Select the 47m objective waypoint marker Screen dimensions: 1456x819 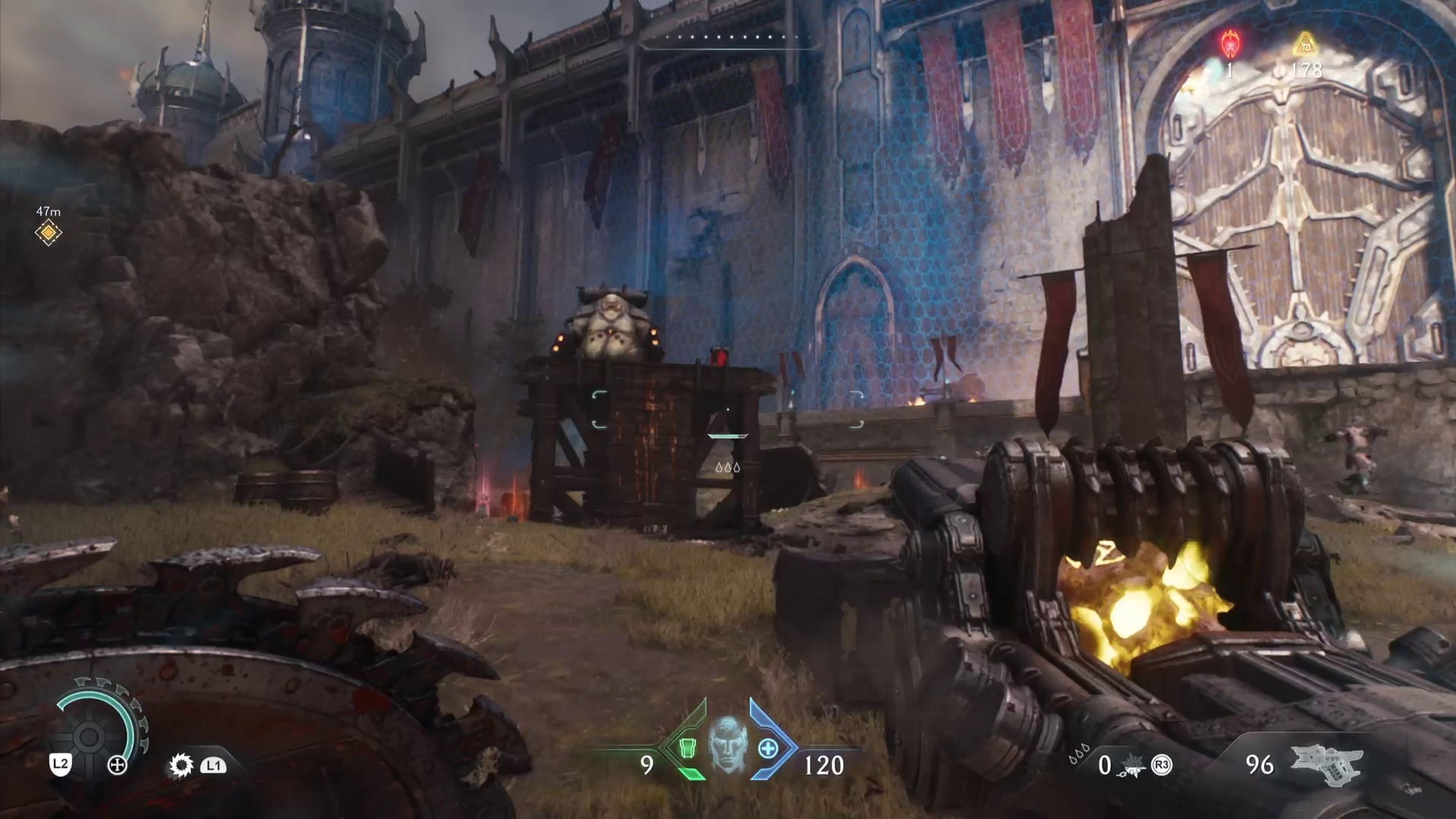48,232
